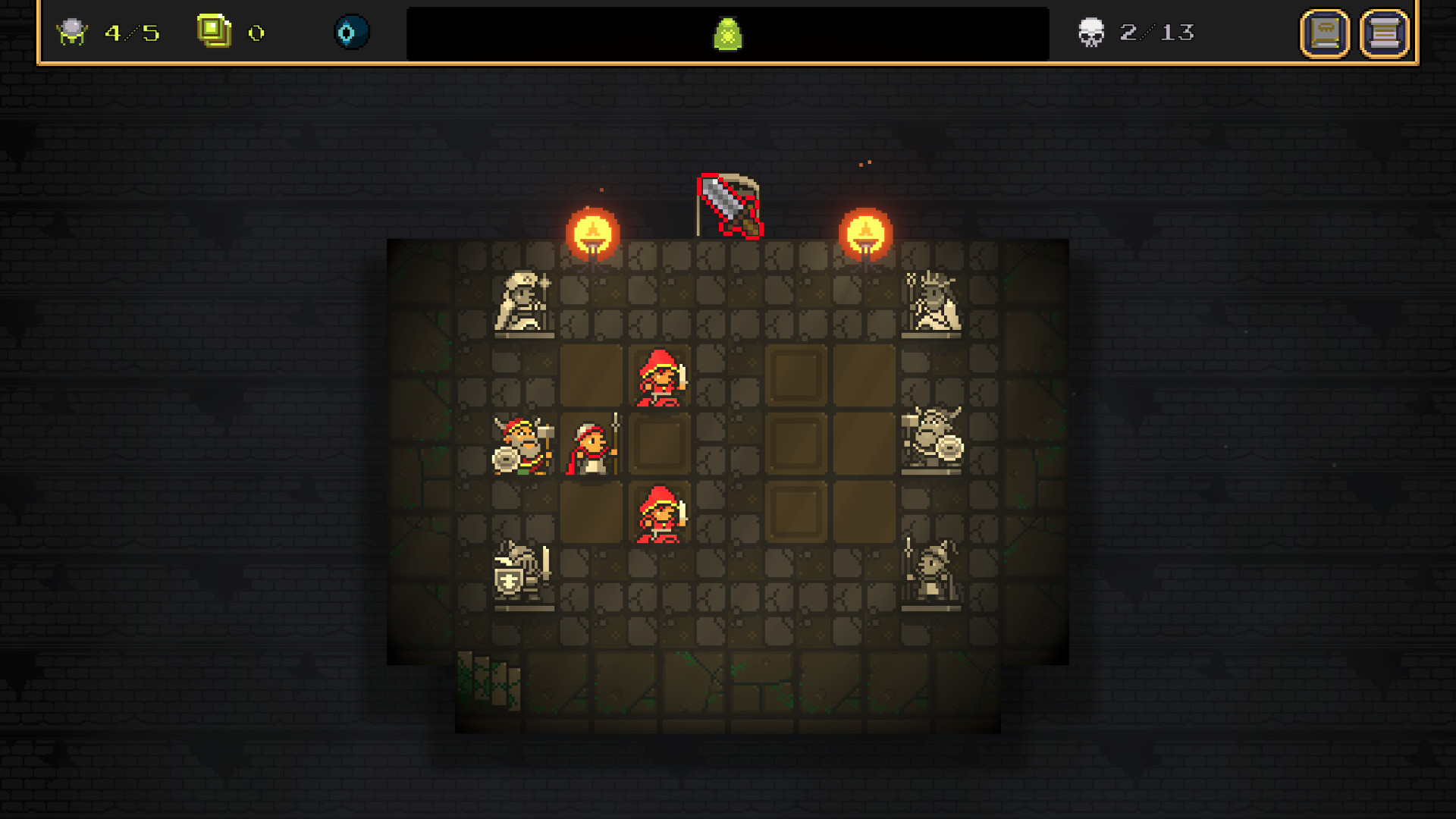Select the horned dwarf with hammer
The height and width of the screenshot is (819, 1456).
tap(522, 447)
